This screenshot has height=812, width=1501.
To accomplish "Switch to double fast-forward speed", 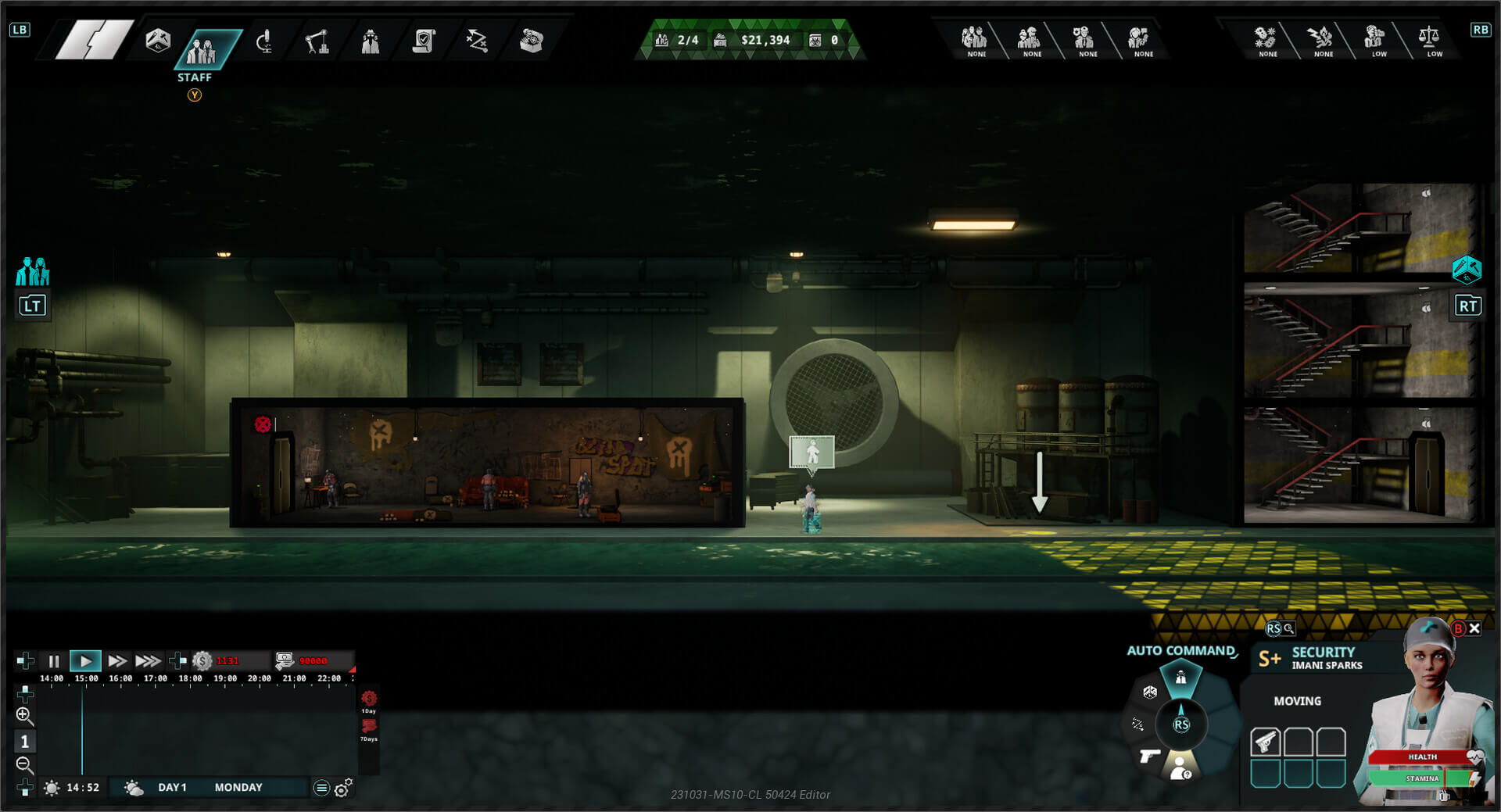I will point(117,661).
